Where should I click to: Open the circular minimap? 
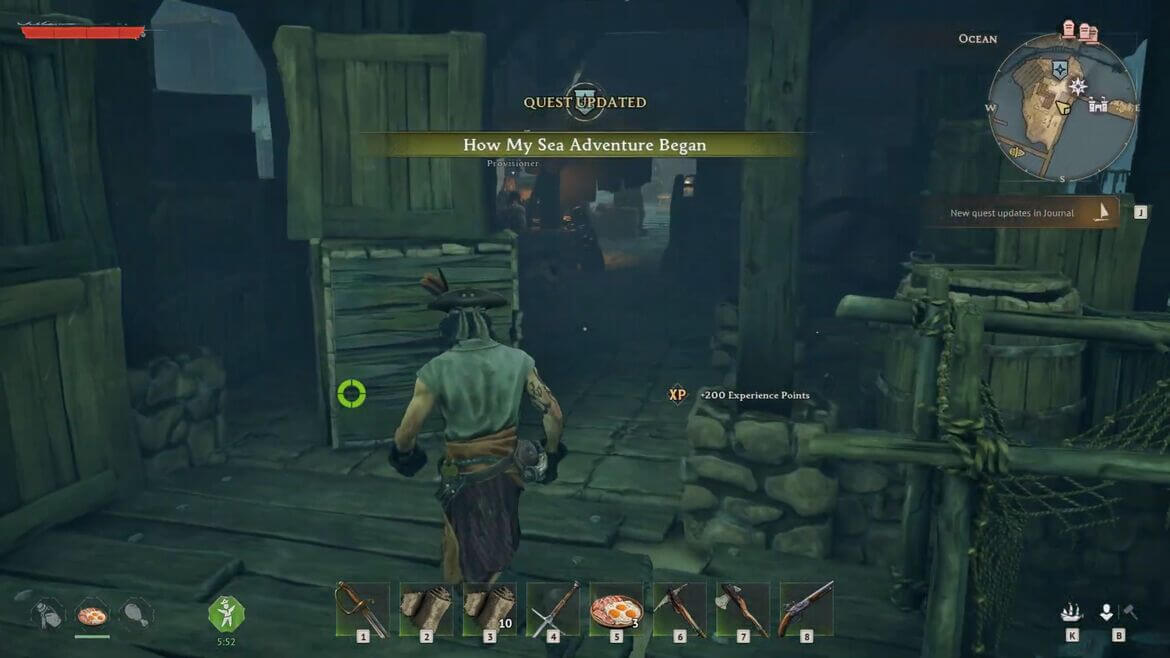click(1062, 107)
